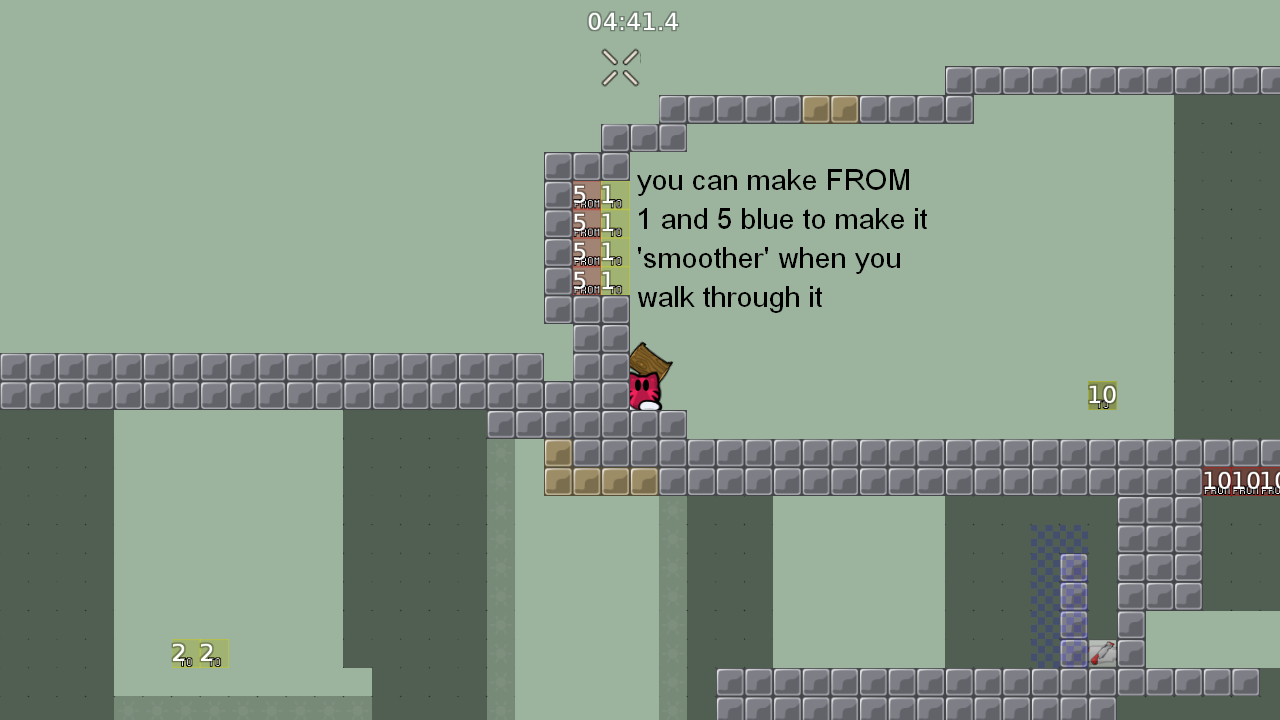Click the timer reading 04:41.4
Image resolution: width=1280 pixels, height=720 pixels.
[x=634, y=21]
